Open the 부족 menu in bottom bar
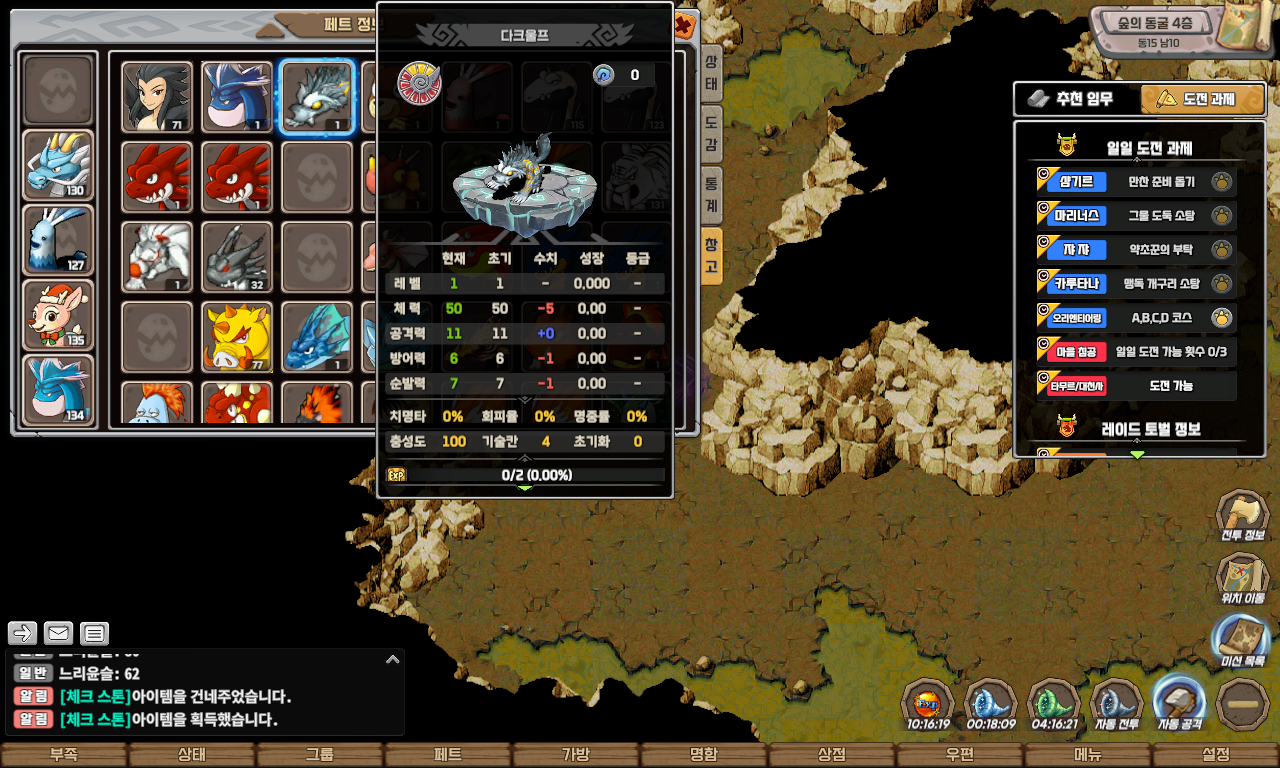The height and width of the screenshot is (768, 1280). 64,755
